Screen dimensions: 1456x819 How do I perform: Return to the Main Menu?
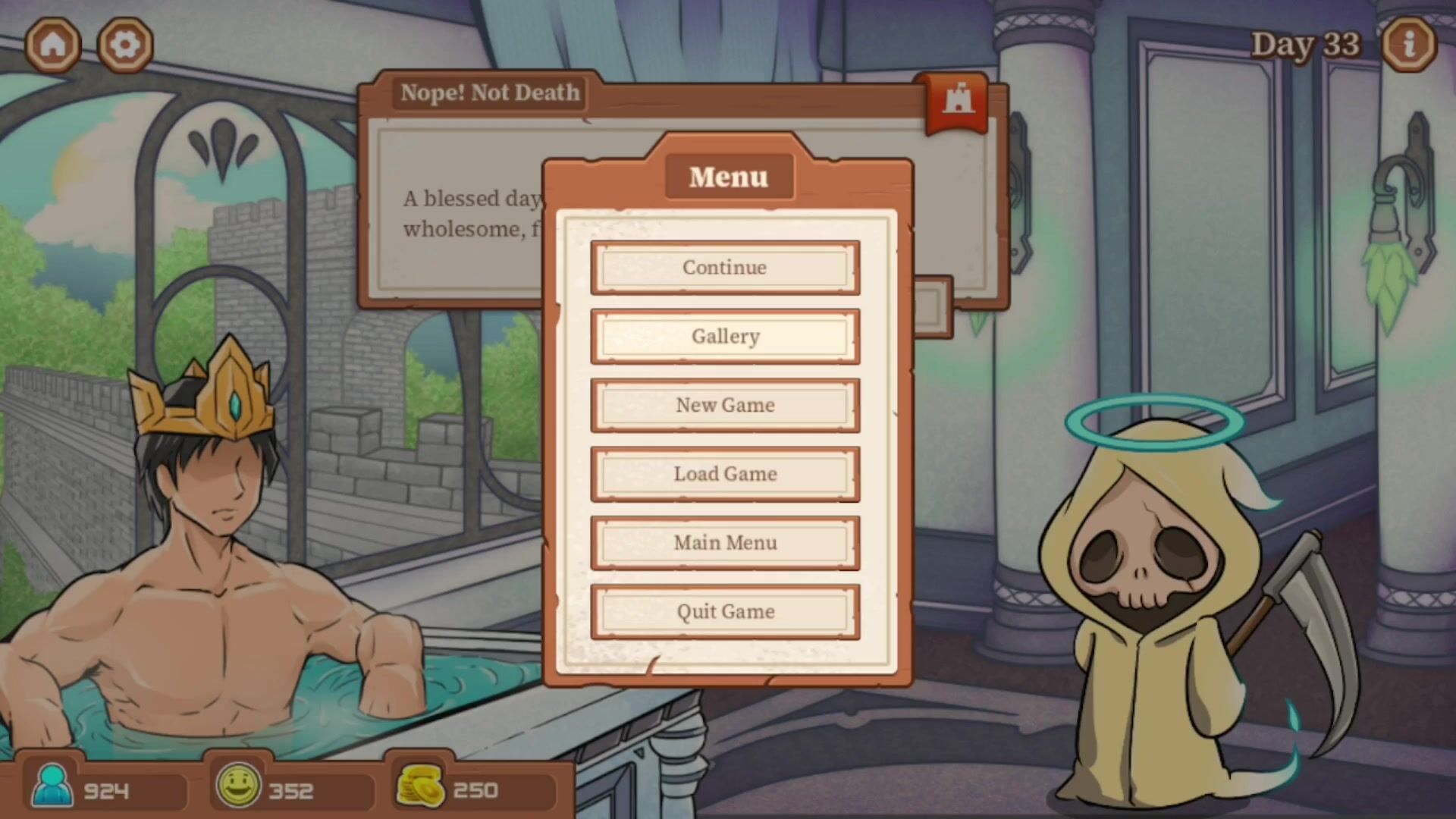(725, 543)
